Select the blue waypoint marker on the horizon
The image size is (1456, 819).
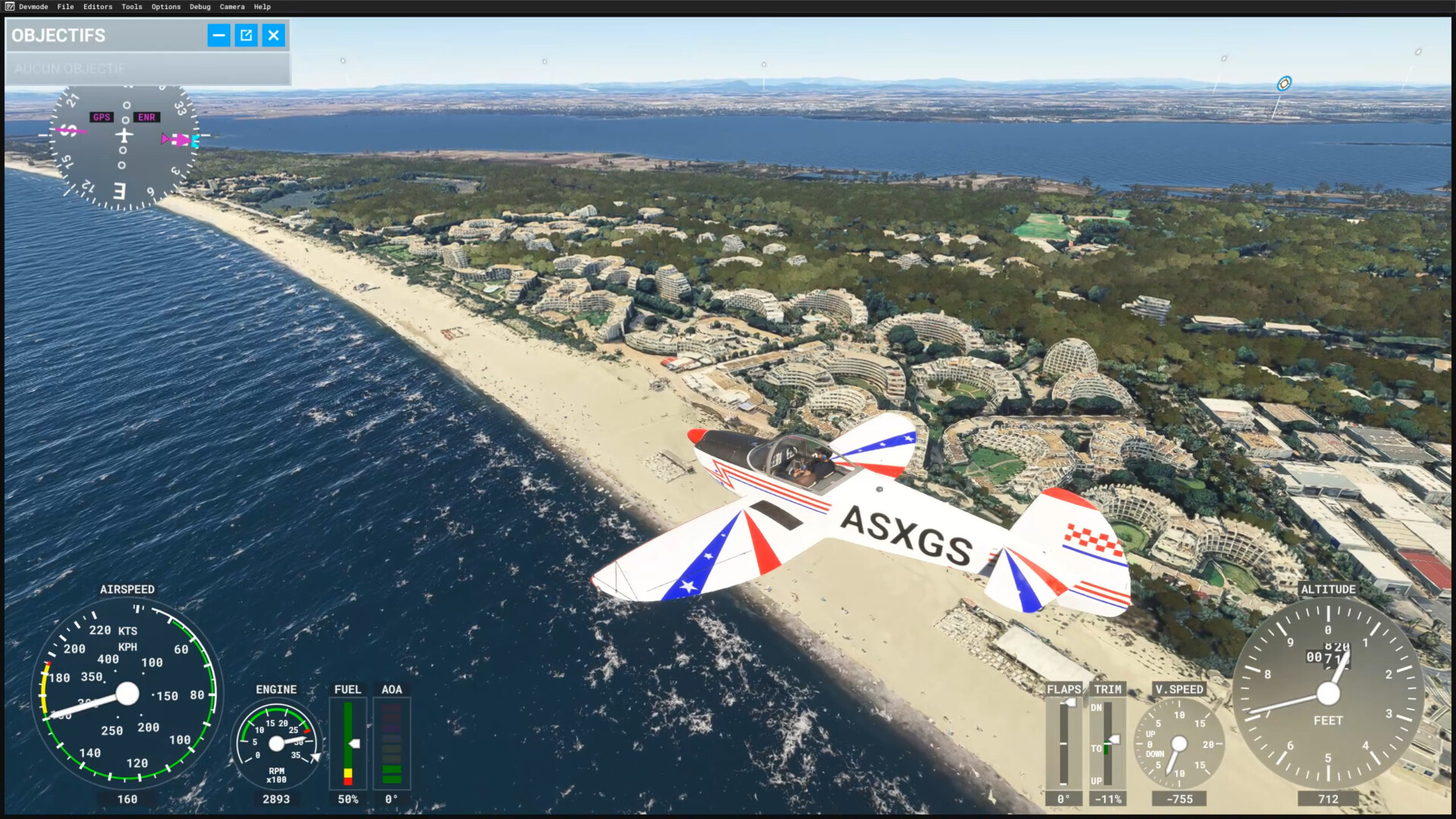(x=1283, y=83)
